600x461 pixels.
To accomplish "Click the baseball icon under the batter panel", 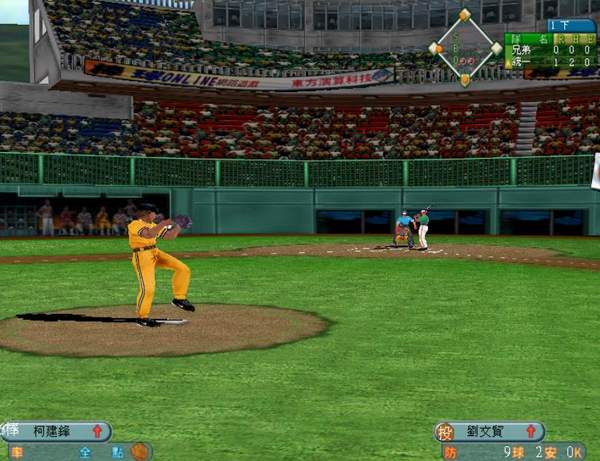I will pos(139,452).
